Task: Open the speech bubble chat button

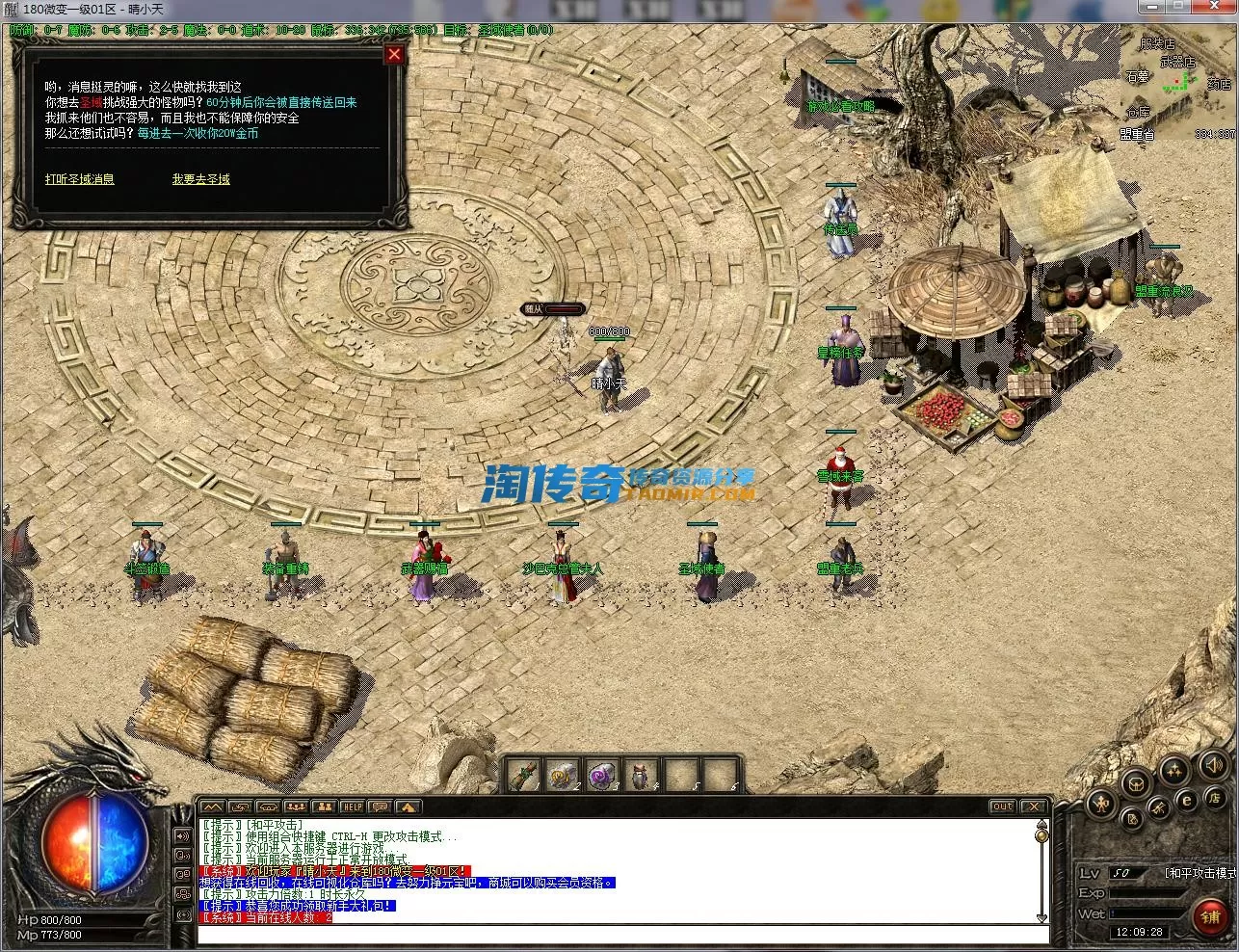Action: (x=380, y=807)
